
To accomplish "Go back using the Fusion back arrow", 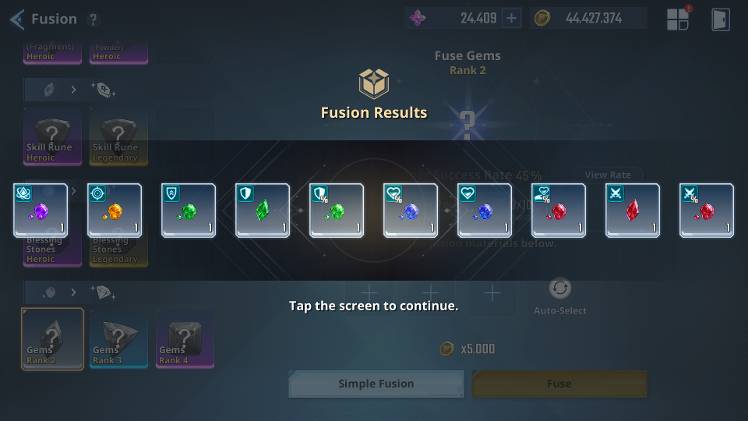I will pos(17,19).
